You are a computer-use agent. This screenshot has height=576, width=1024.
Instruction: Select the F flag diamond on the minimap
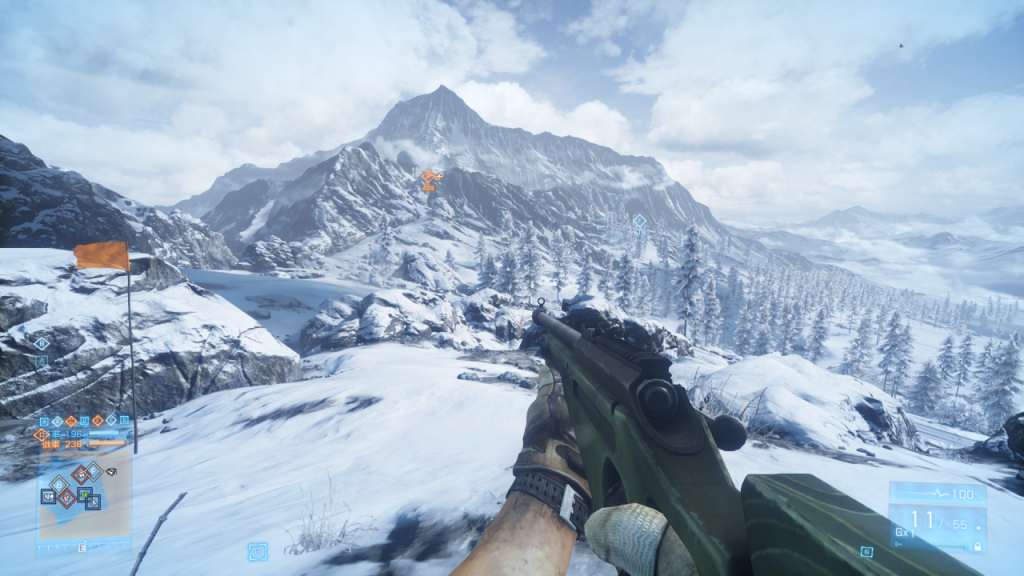click(93, 470)
